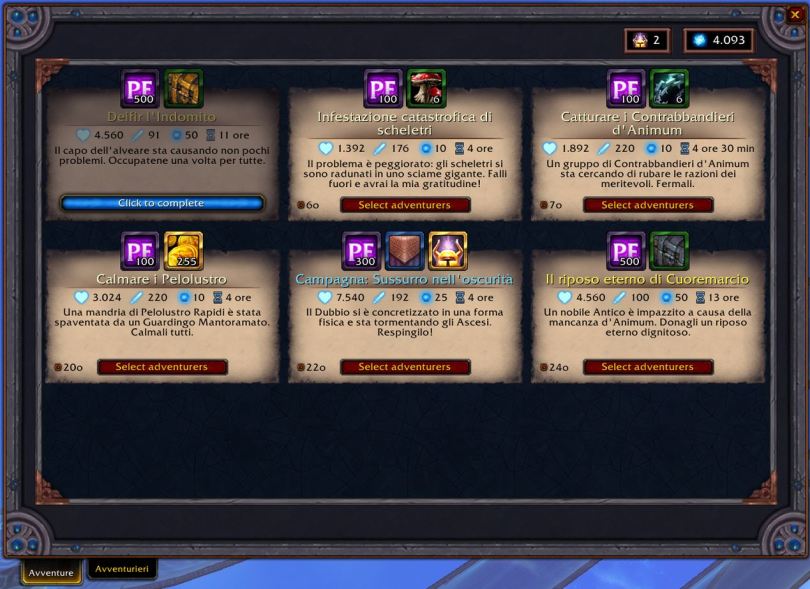This screenshot has height=589, width=810.
Task: Inspect the treasure chest reward on Delfir
Action: coord(183,88)
